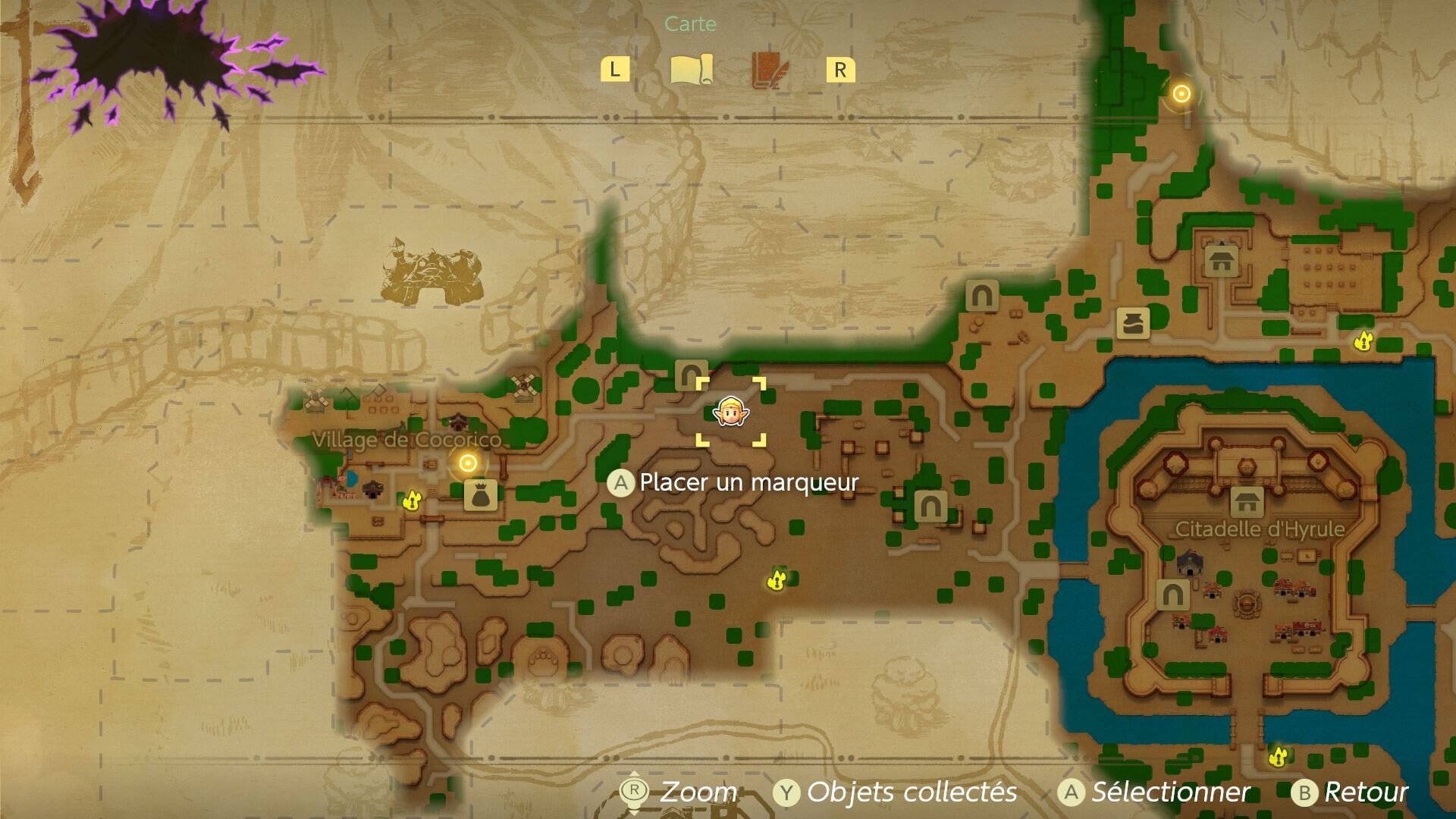Click the Village de Cocorico map label
This screenshot has width=1456, height=819.
point(406,440)
